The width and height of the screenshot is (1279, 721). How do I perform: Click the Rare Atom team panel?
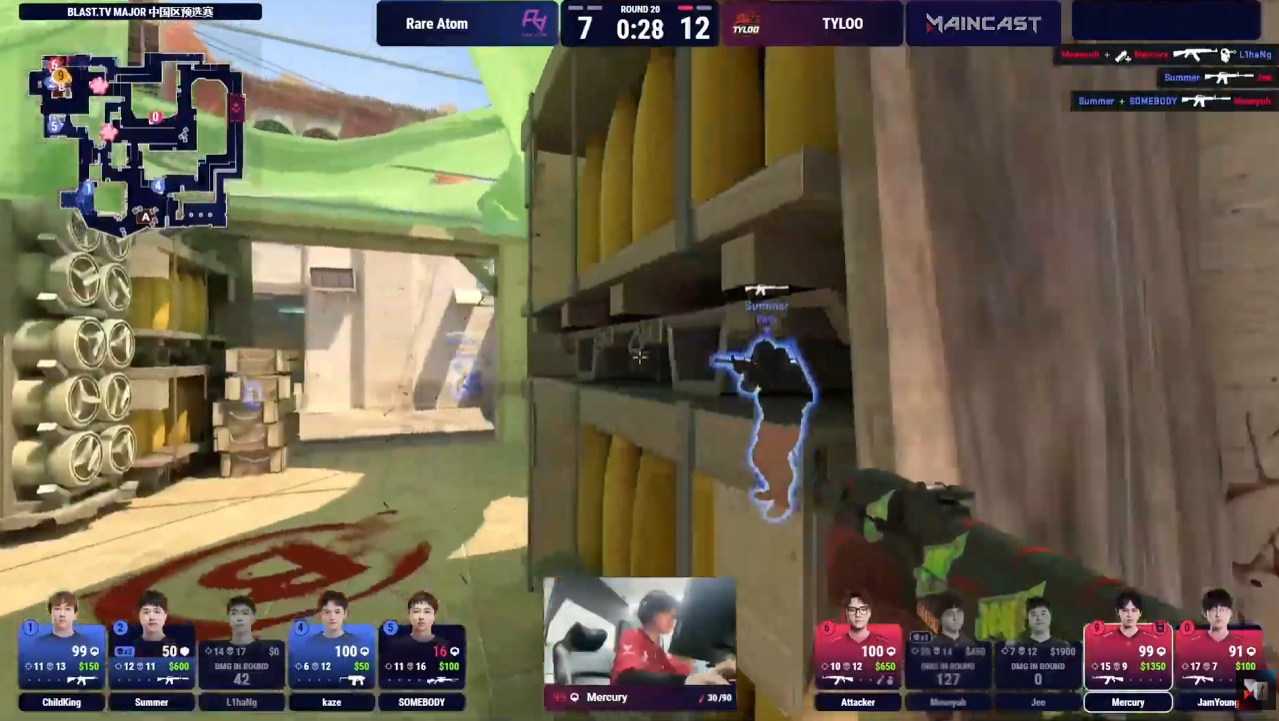pos(466,24)
